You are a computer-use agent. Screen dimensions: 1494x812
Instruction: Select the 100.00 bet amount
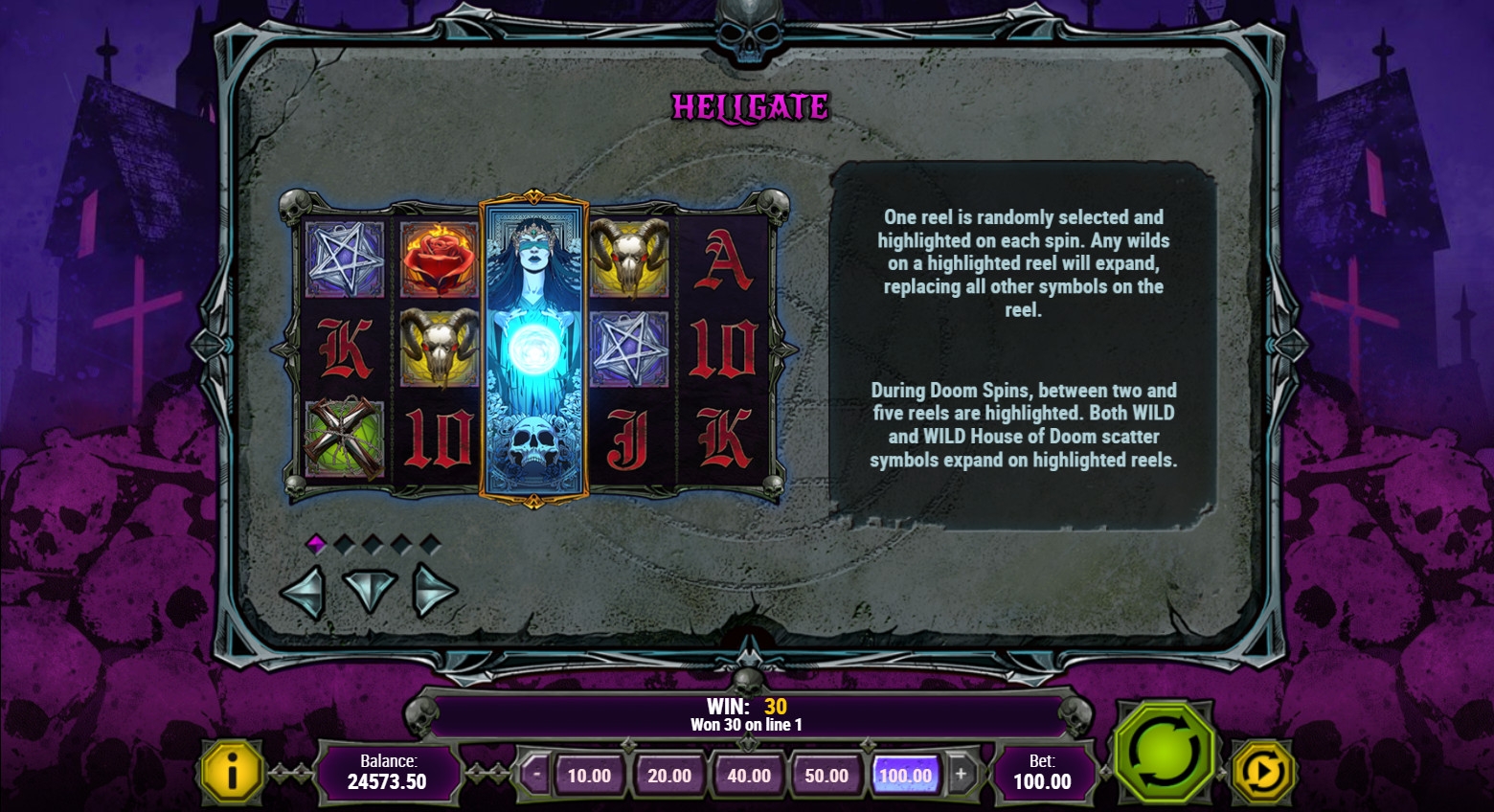tap(905, 776)
